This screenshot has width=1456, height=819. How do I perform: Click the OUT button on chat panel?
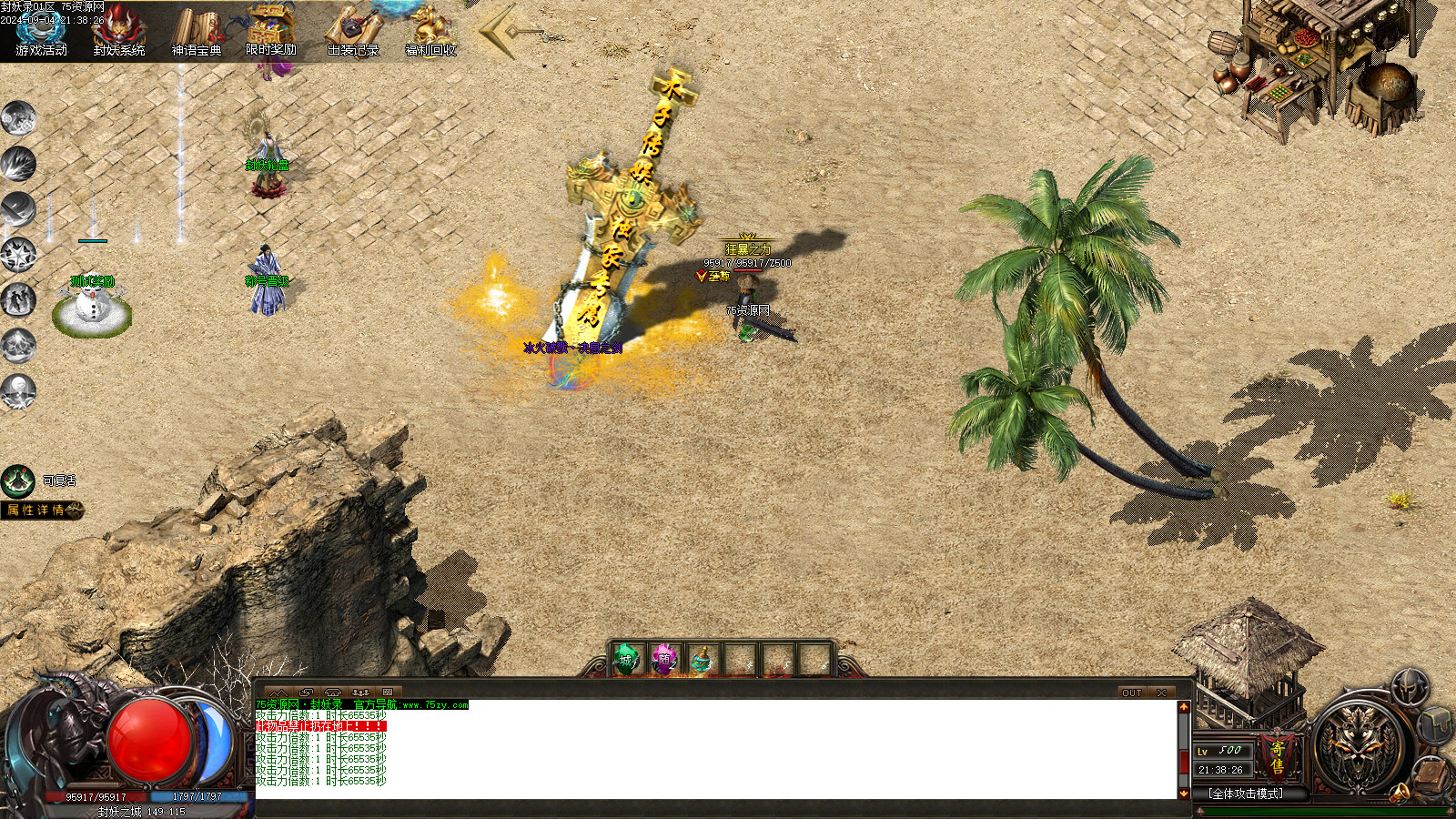click(1131, 693)
